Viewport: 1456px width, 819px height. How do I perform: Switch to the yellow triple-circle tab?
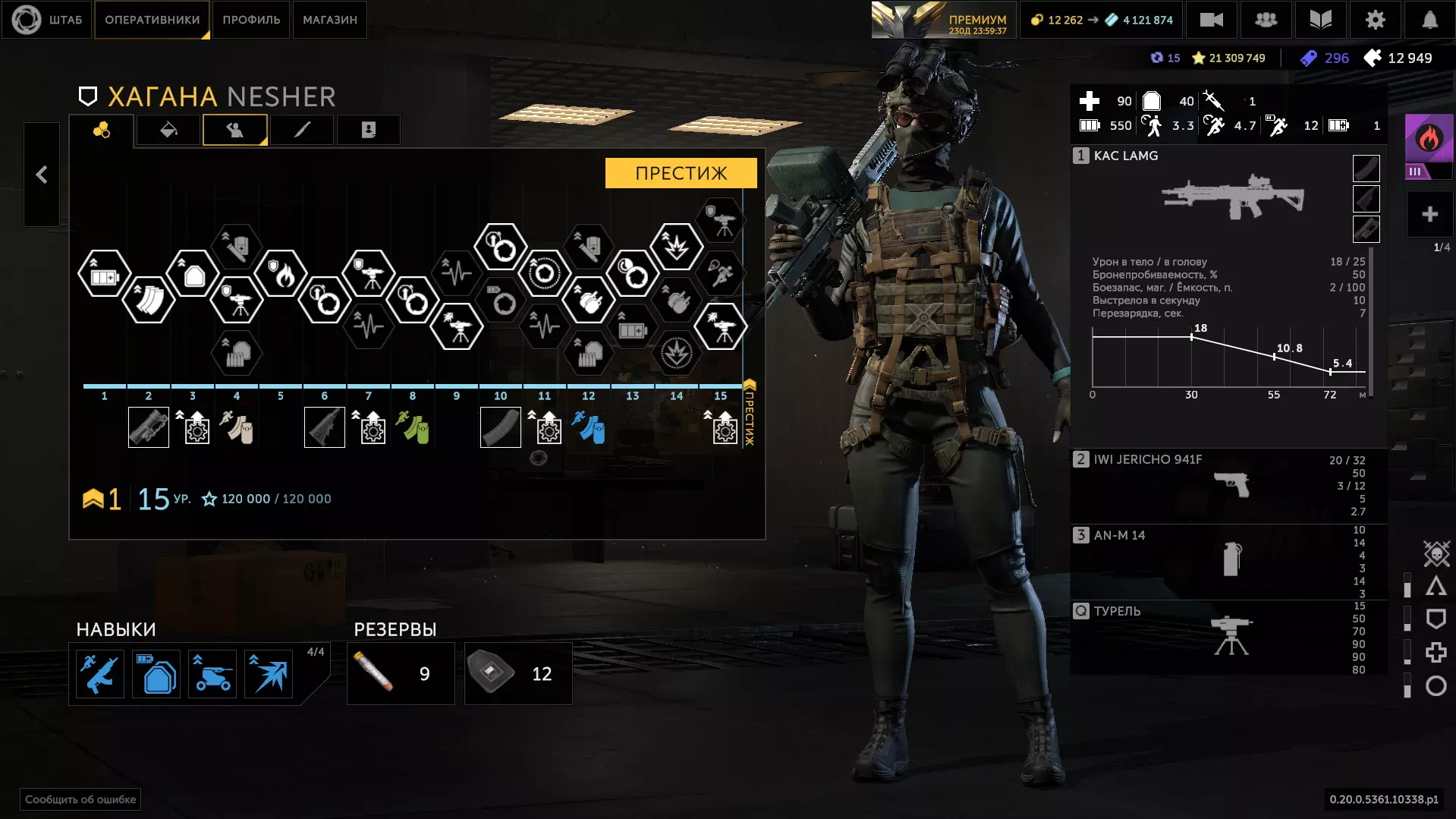(102, 131)
